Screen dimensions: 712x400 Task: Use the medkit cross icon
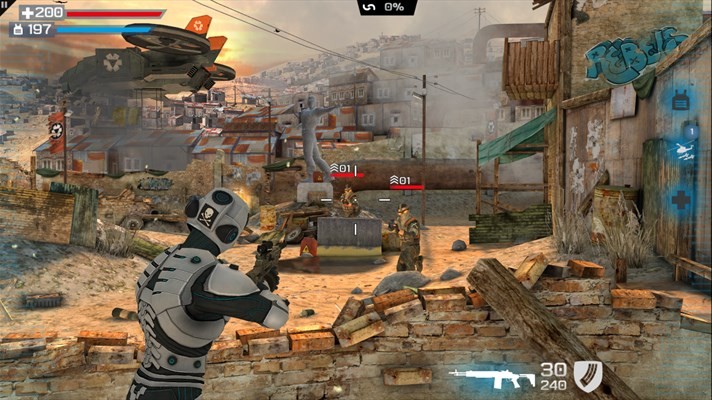coord(681,201)
